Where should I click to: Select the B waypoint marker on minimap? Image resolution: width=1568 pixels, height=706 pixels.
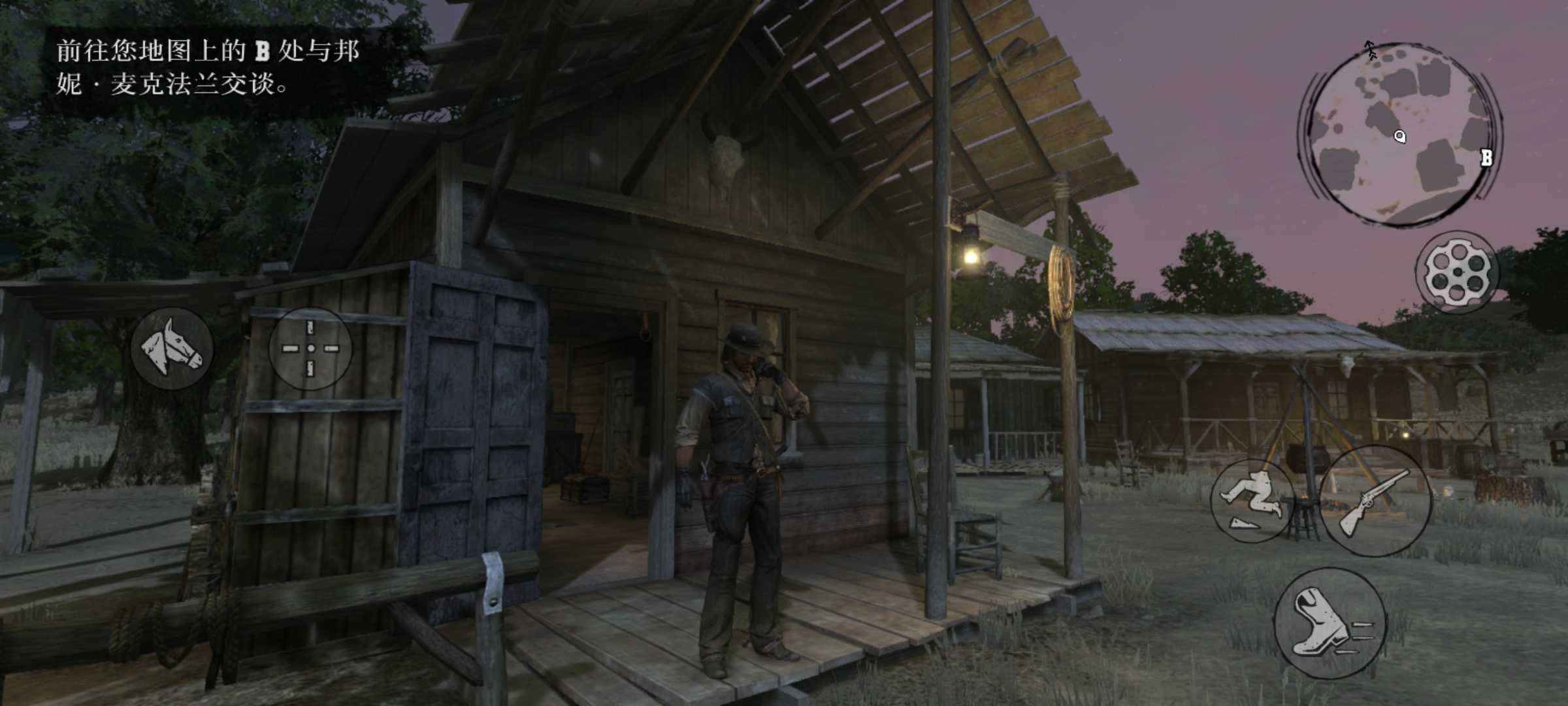click(1486, 158)
